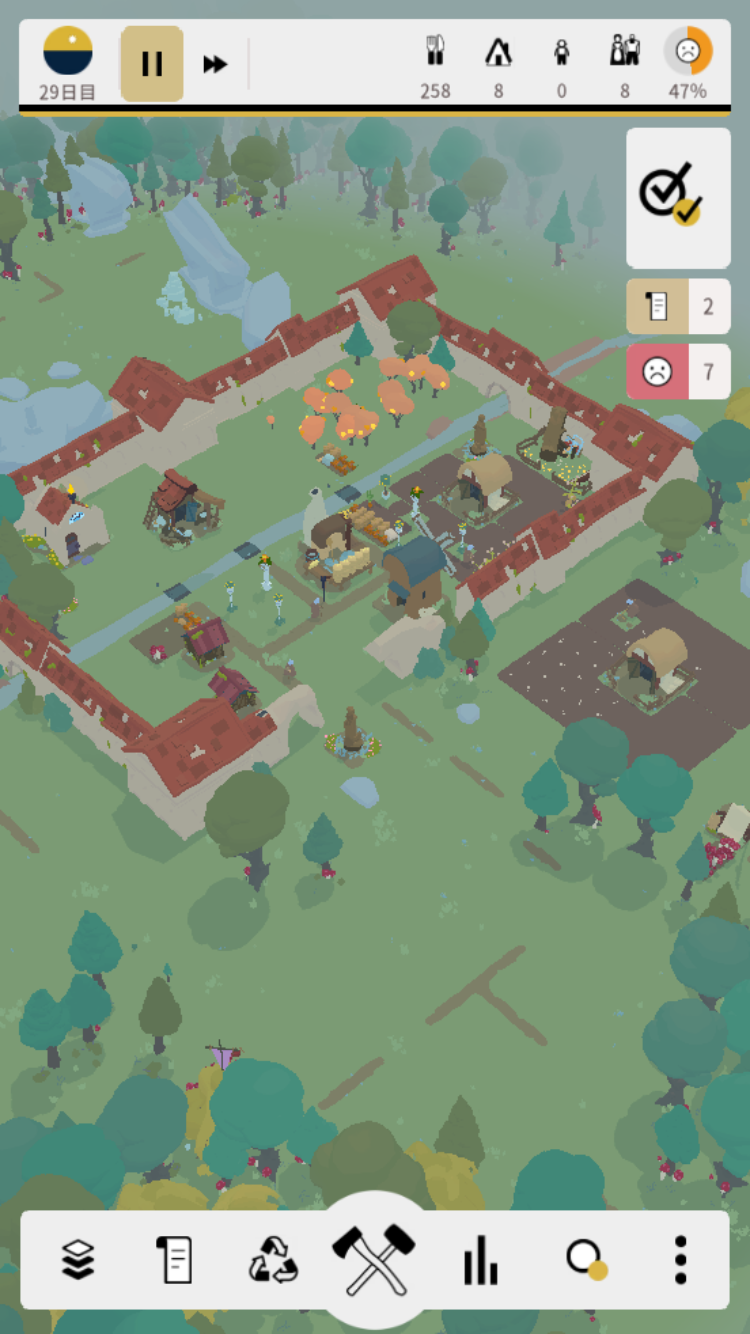Select the recycle arrows tool
The image size is (750, 1334).
273,1259
